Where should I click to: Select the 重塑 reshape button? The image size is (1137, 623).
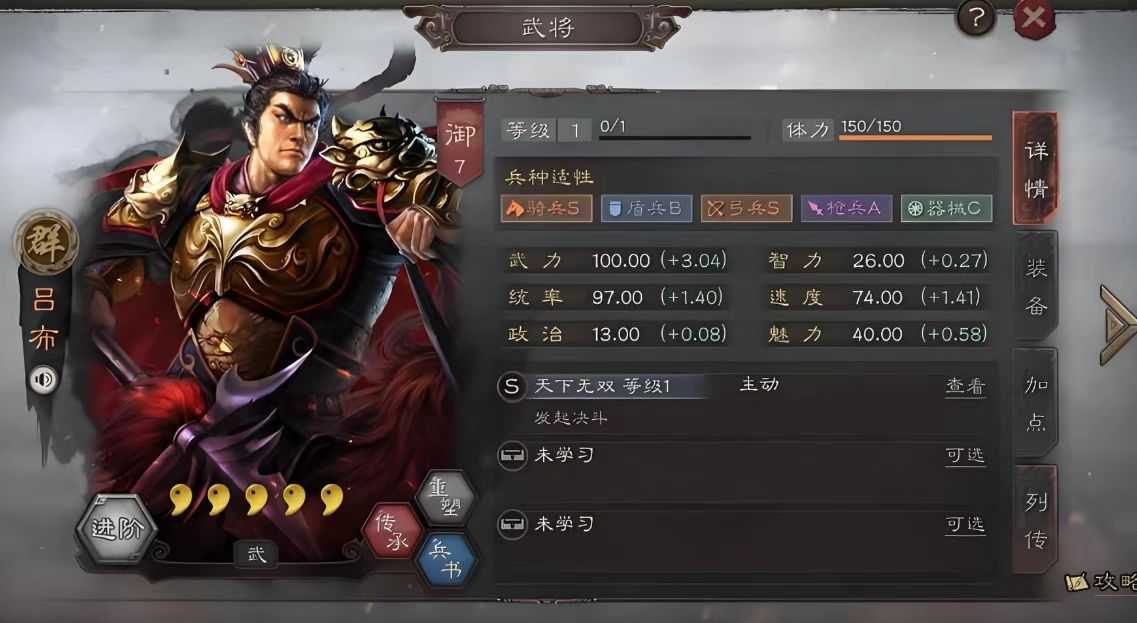click(x=443, y=497)
